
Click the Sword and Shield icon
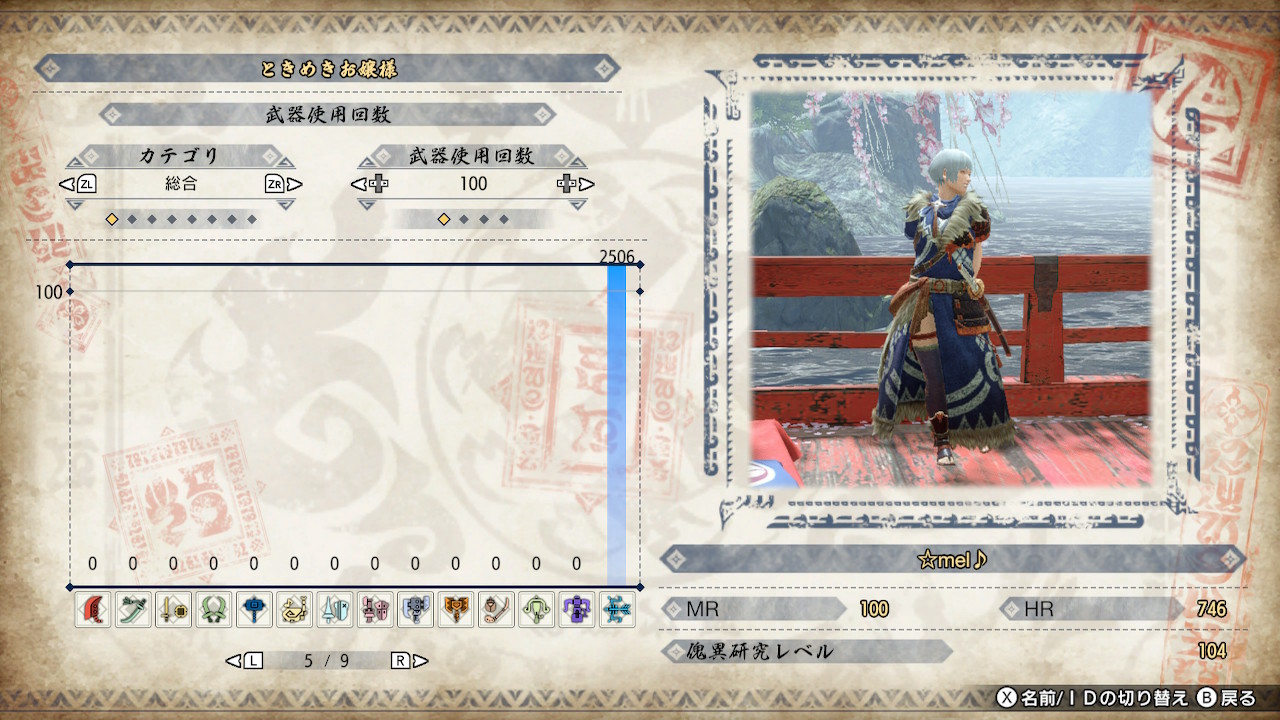[x=175, y=609]
